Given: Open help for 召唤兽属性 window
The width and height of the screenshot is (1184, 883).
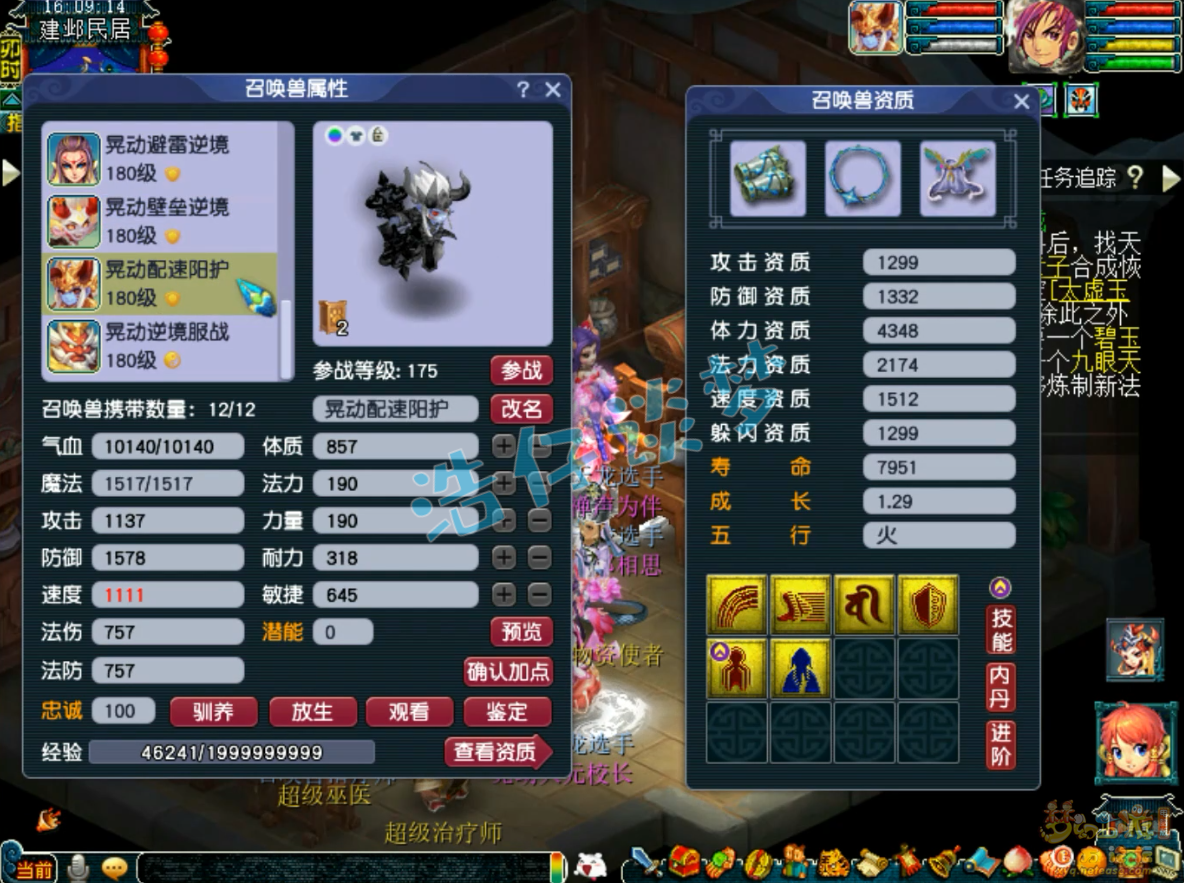Looking at the screenshot, I should coord(523,90).
